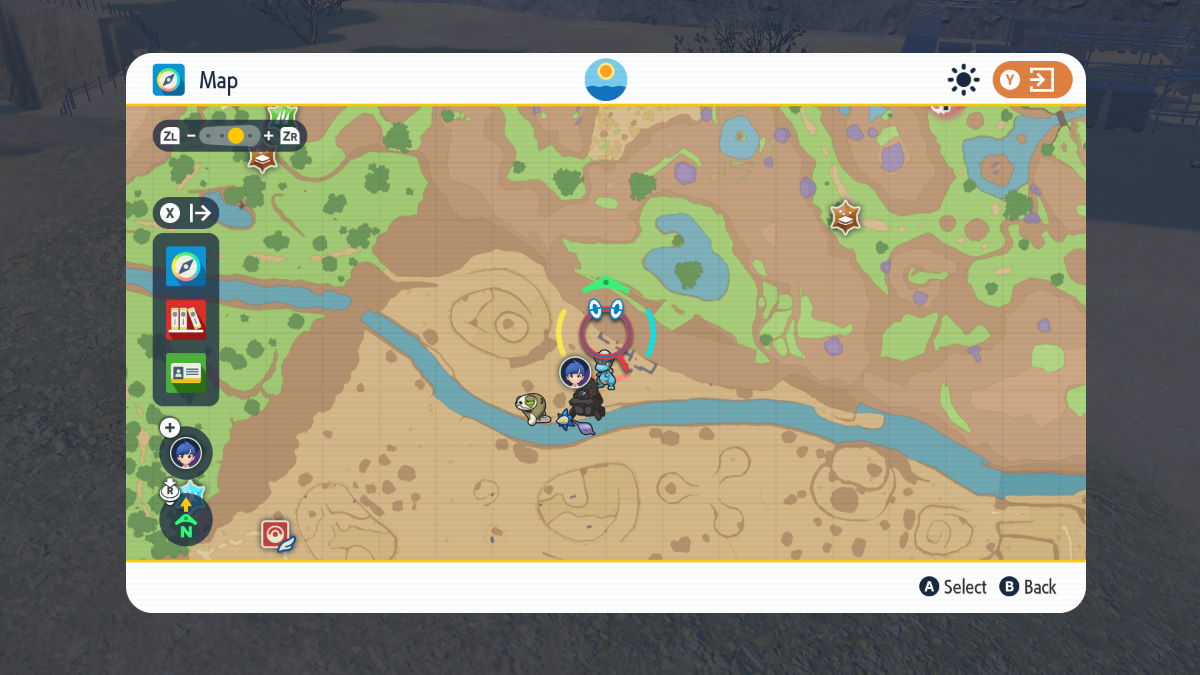
Task: Click the Map compass icon in the header
Action: tap(169, 80)
